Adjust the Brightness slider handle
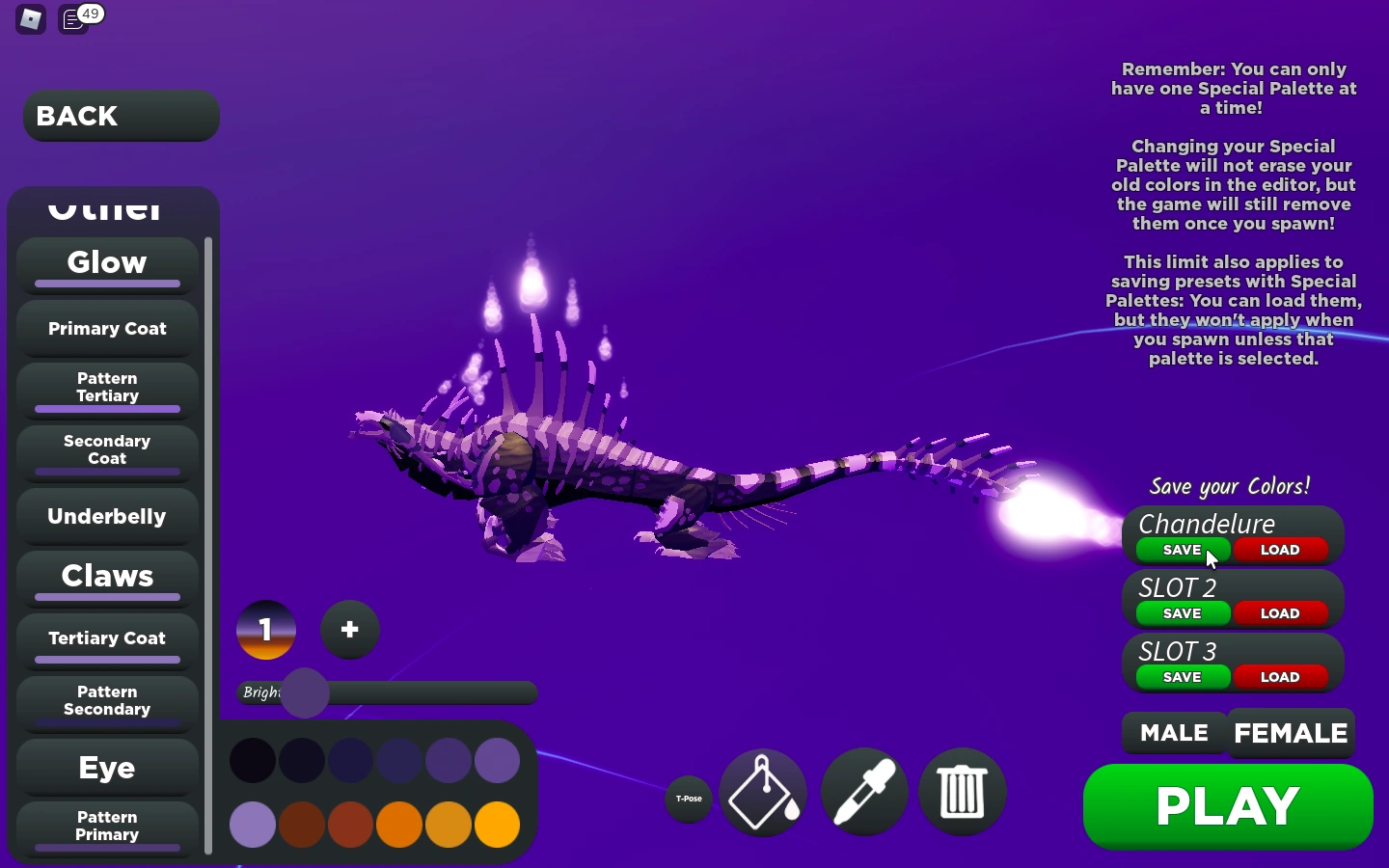The width and height of the screenshot is (1389, 868). (304, 693)
